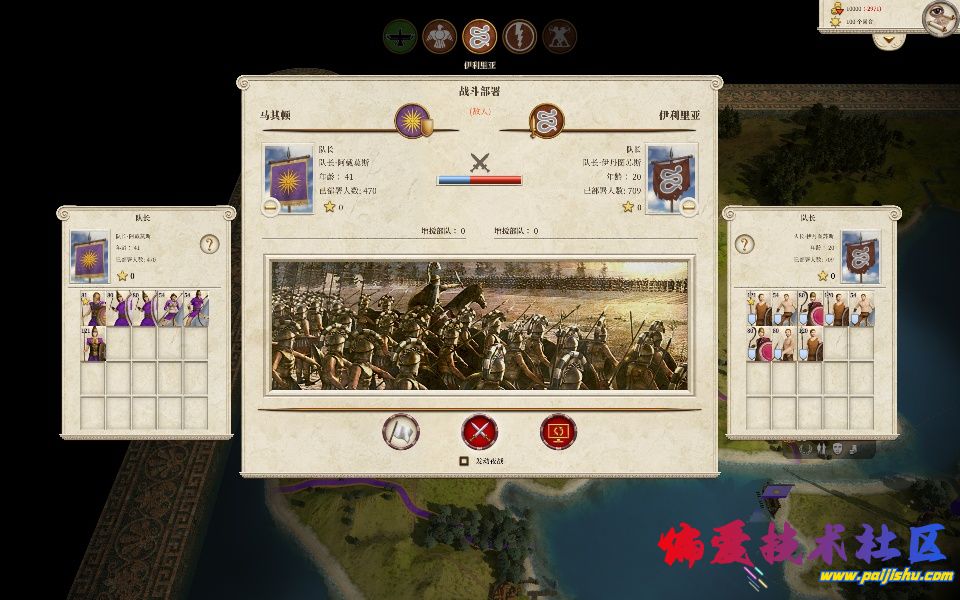Choose the auto-resolve monitor button
Image resolution: width=960 pixels, height=600 pixels.
pos(558,431)
